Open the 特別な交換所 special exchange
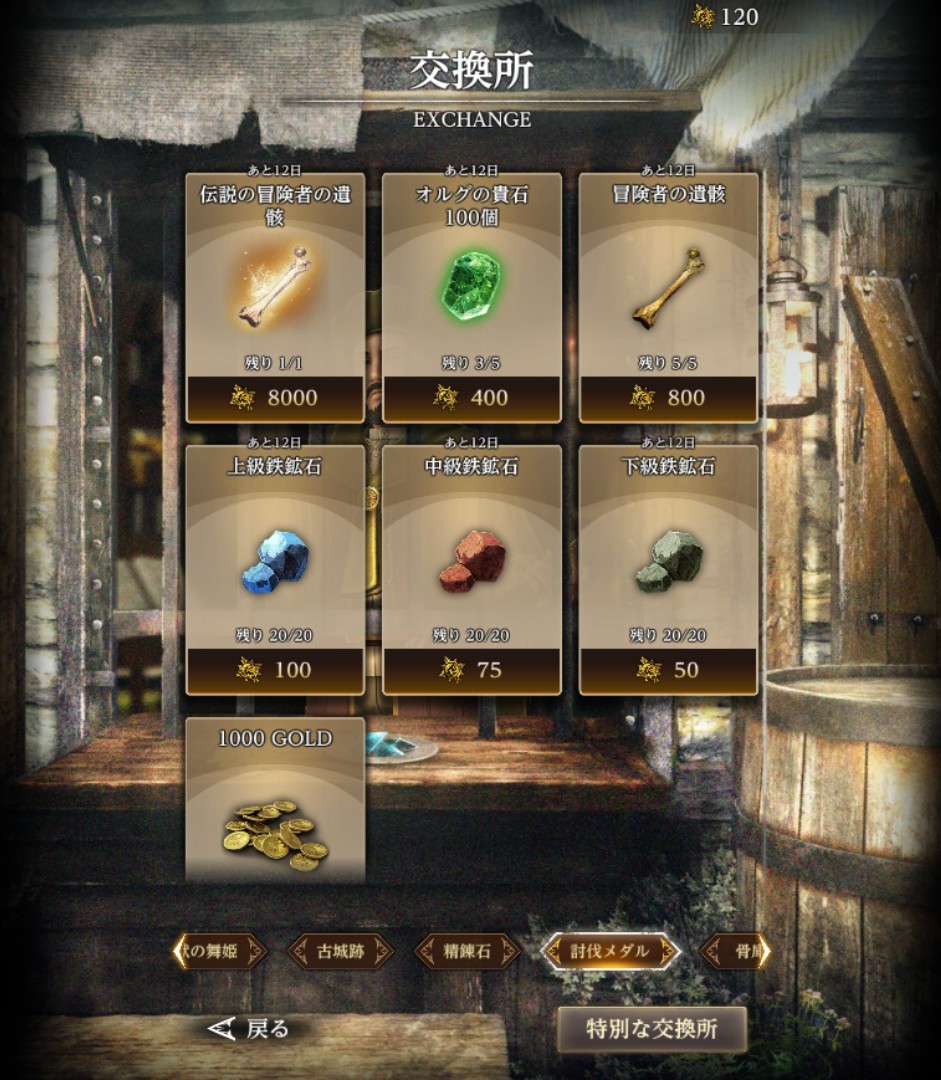Viewport: 941px width, 1080px height. tap(651, 1029)
